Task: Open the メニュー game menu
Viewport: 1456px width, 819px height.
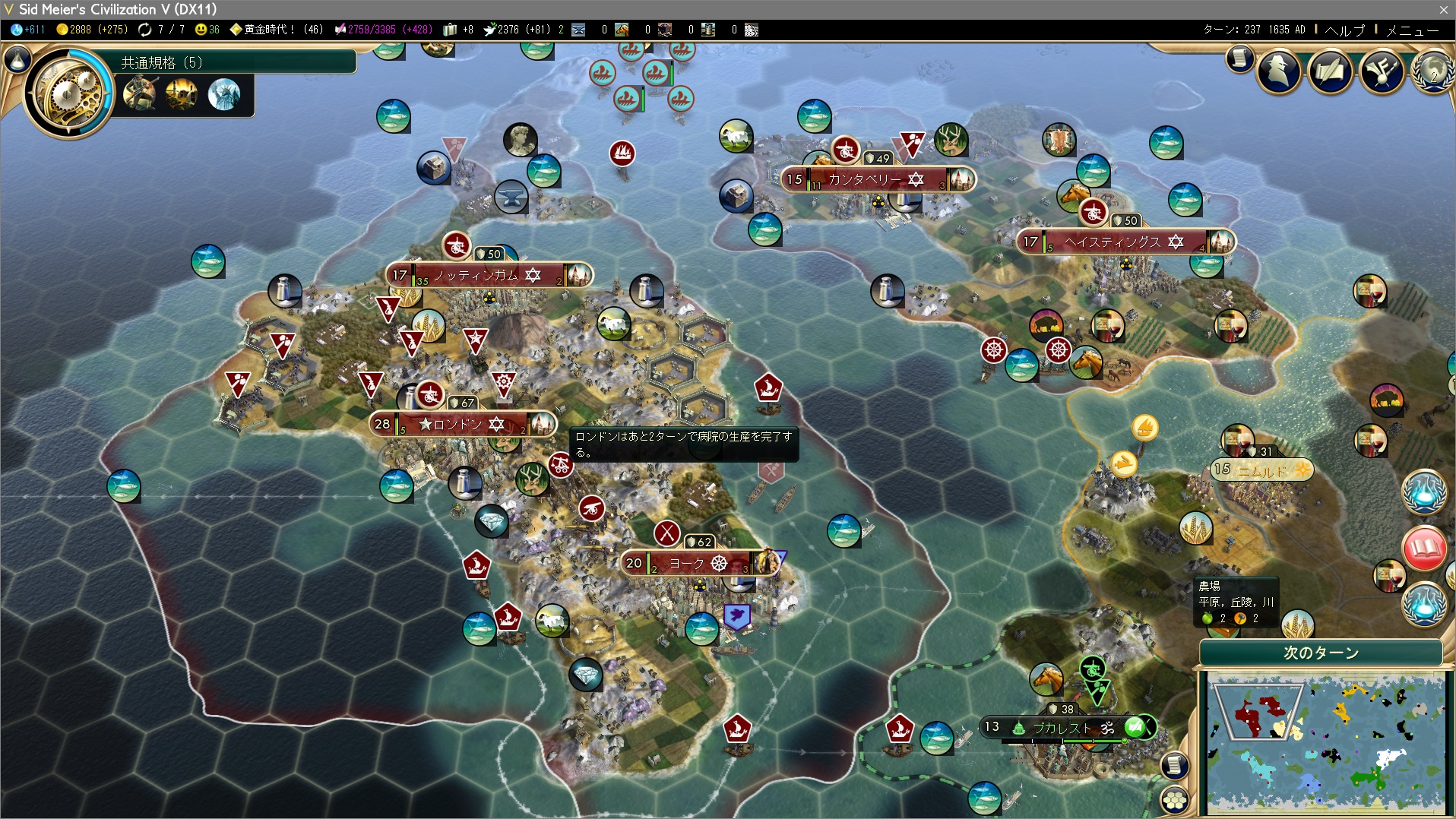Action: pos(1412,30)
